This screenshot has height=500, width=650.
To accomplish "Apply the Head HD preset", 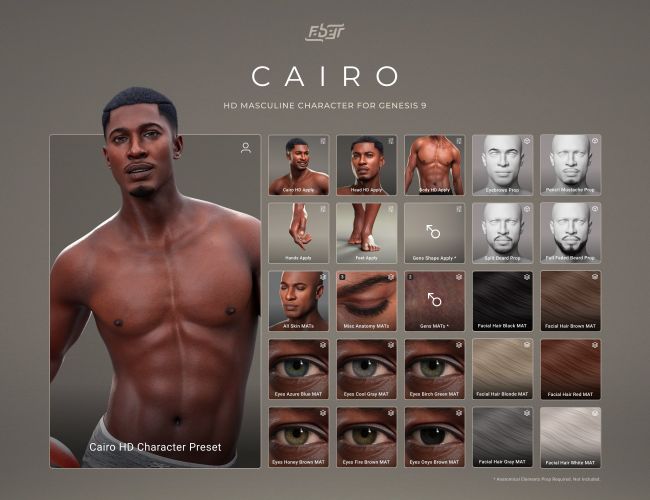I will click(x=366, y=165).
